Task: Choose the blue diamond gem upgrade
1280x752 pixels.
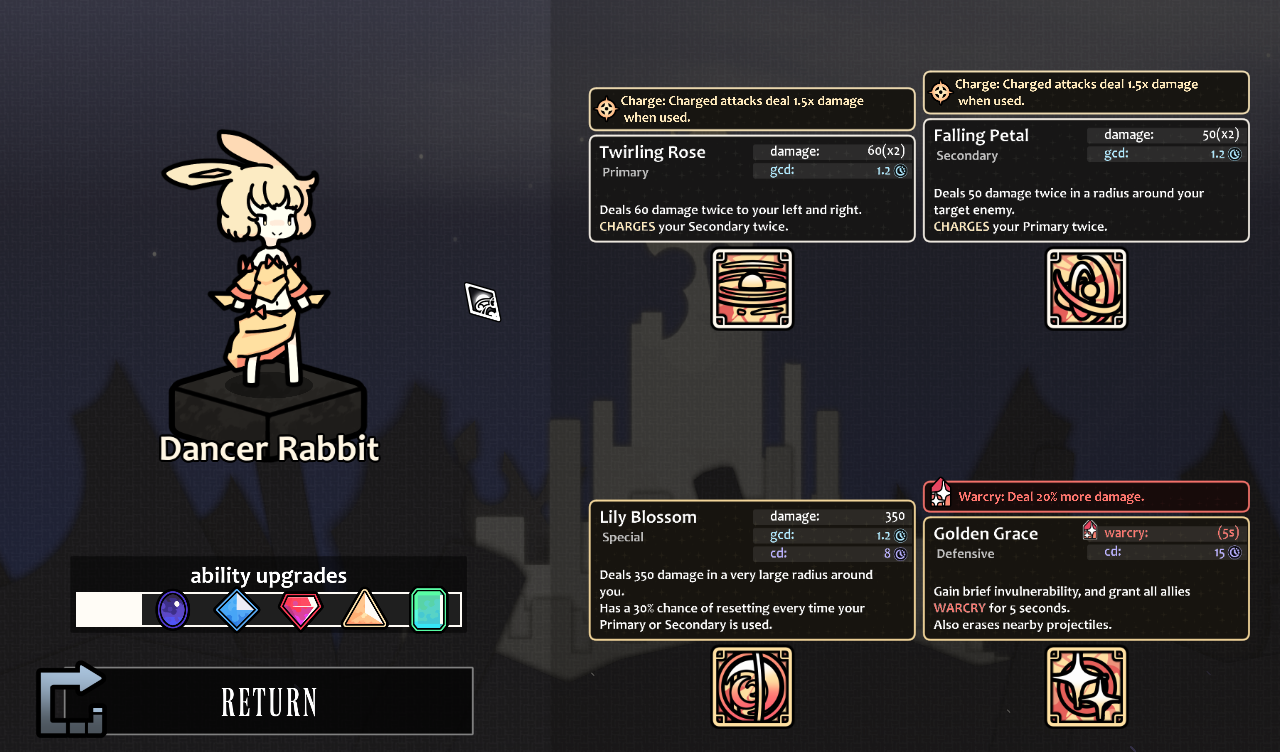Action: (x=237, y=609)
